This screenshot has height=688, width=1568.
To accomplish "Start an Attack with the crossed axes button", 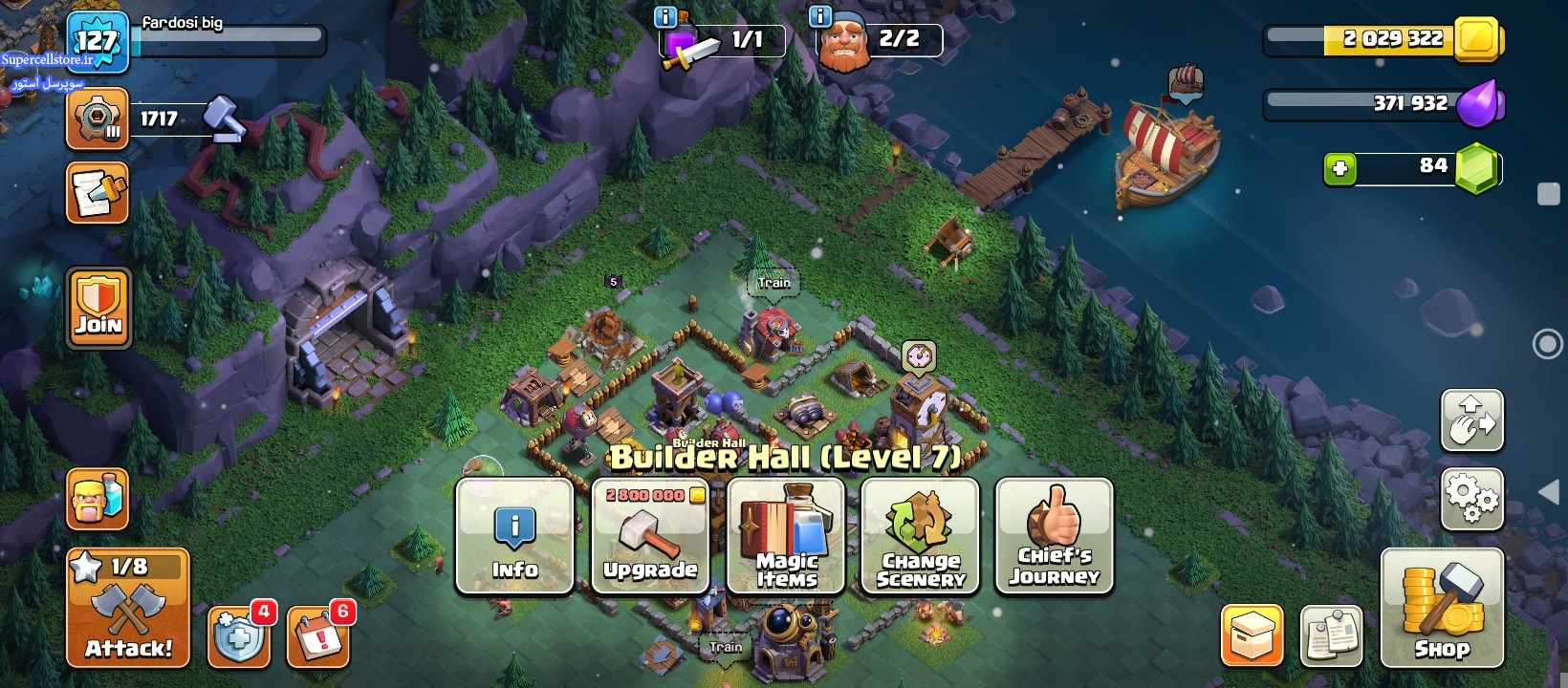I will point(128,609).
